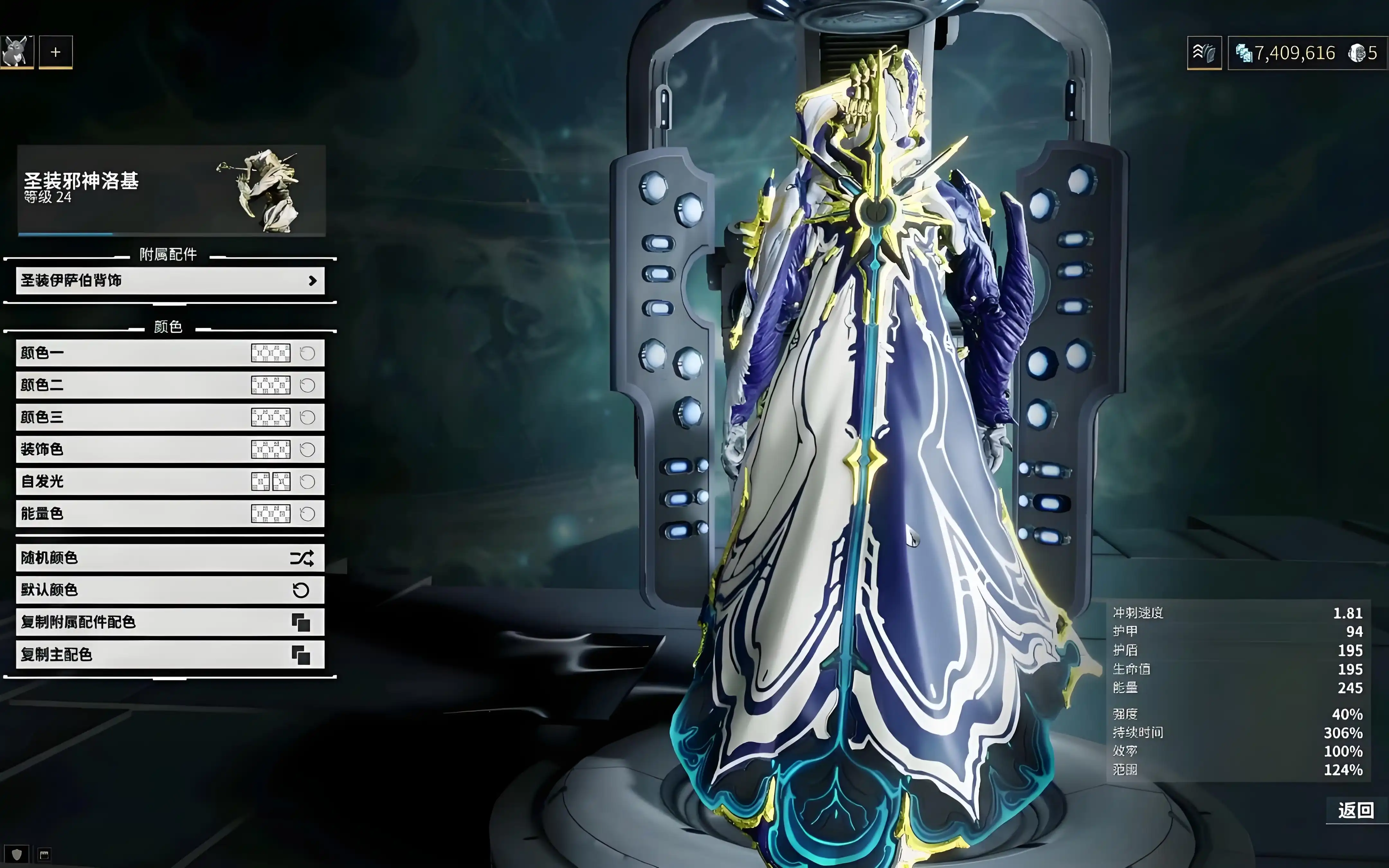The height and width of the screenshot is (868, 1389).
Task: Go back with the 返回 button
Action: click(x=1355, y=810)
